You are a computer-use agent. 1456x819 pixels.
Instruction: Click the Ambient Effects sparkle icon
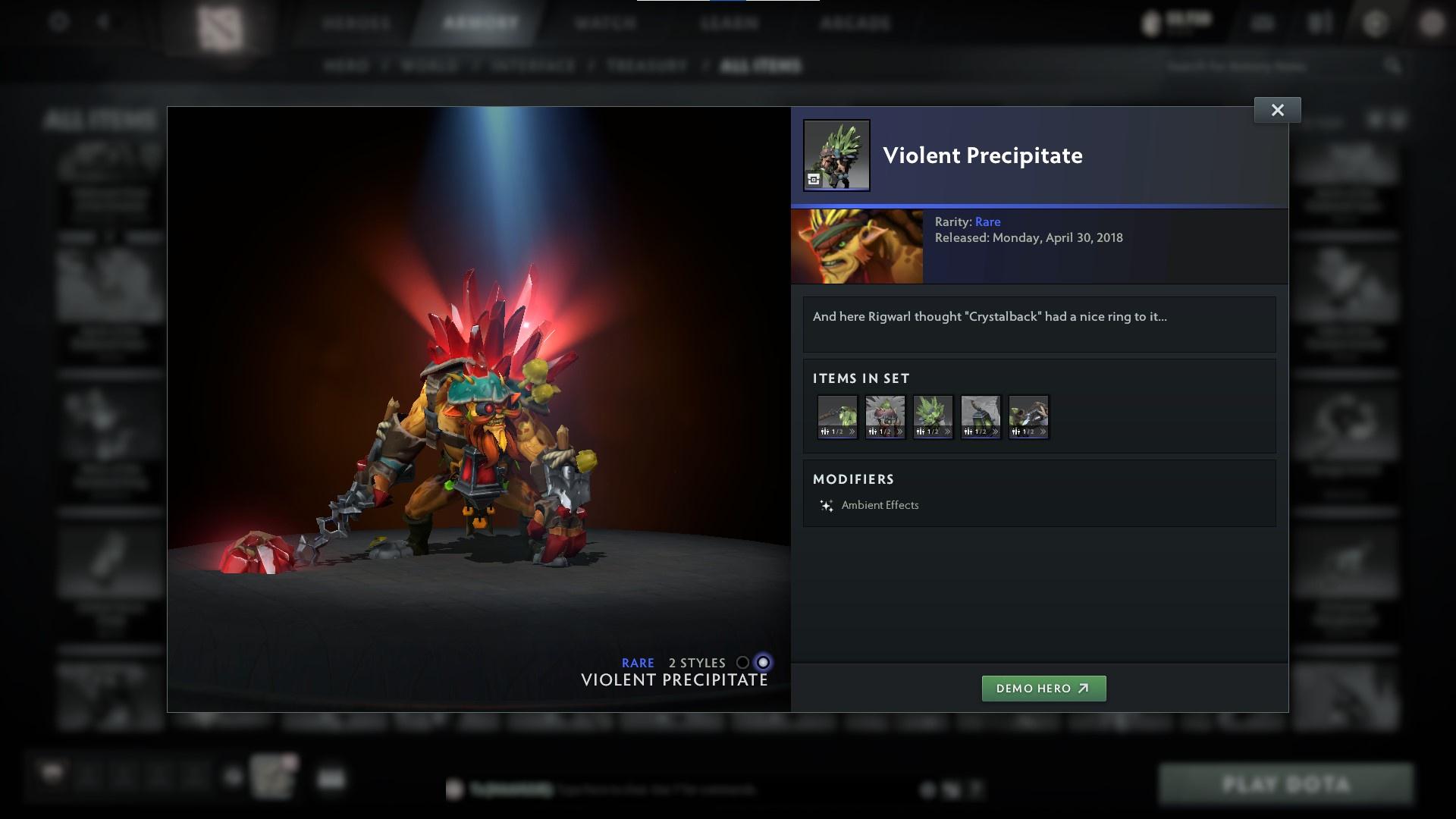827,505
